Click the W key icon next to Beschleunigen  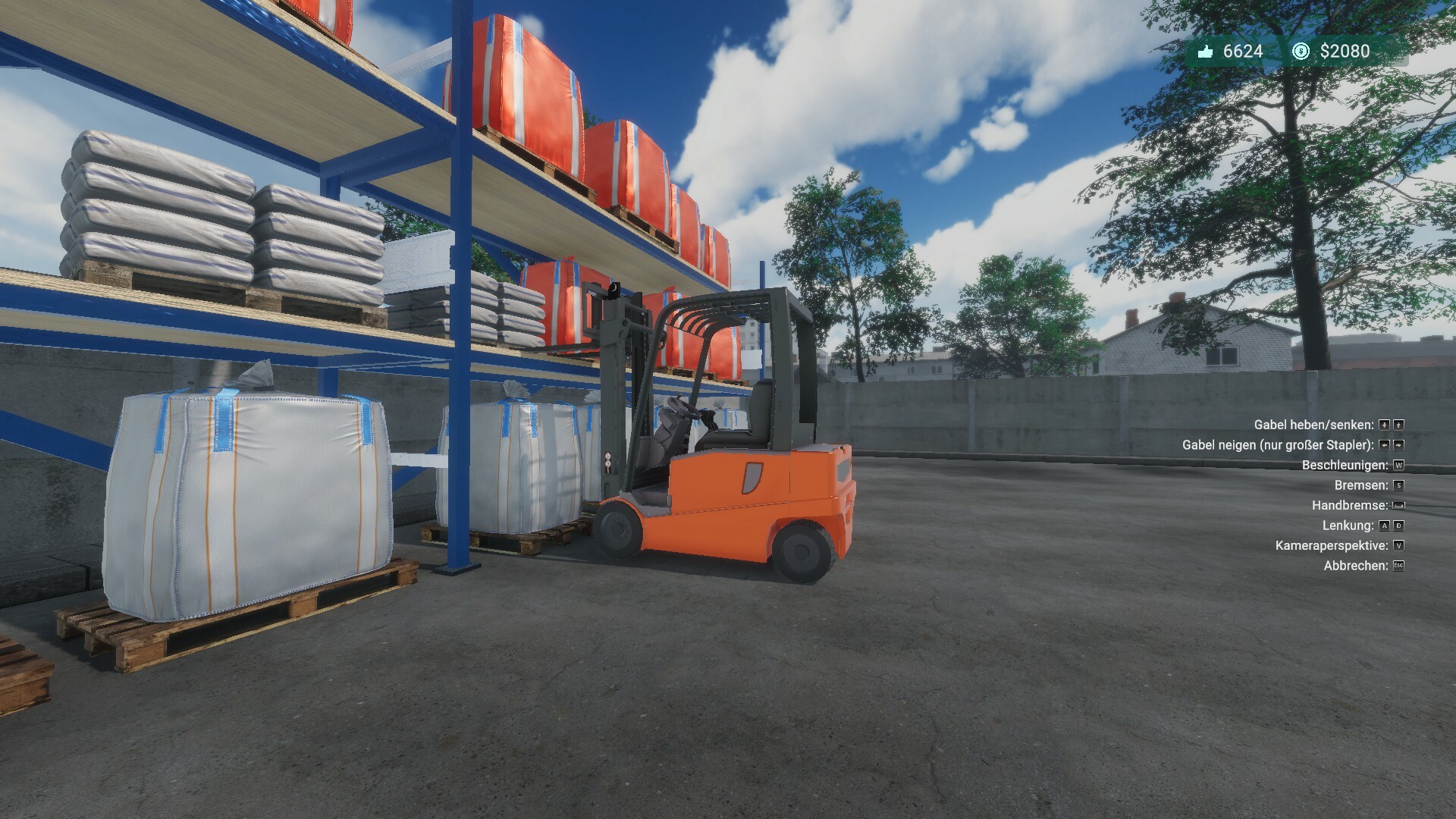pos(1399,466)
